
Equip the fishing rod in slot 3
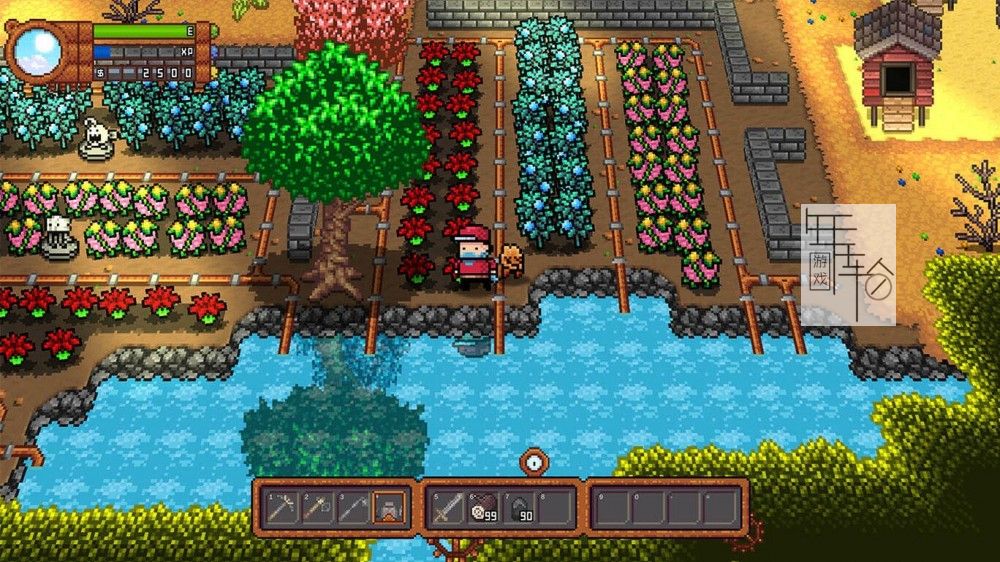(354, 508)
